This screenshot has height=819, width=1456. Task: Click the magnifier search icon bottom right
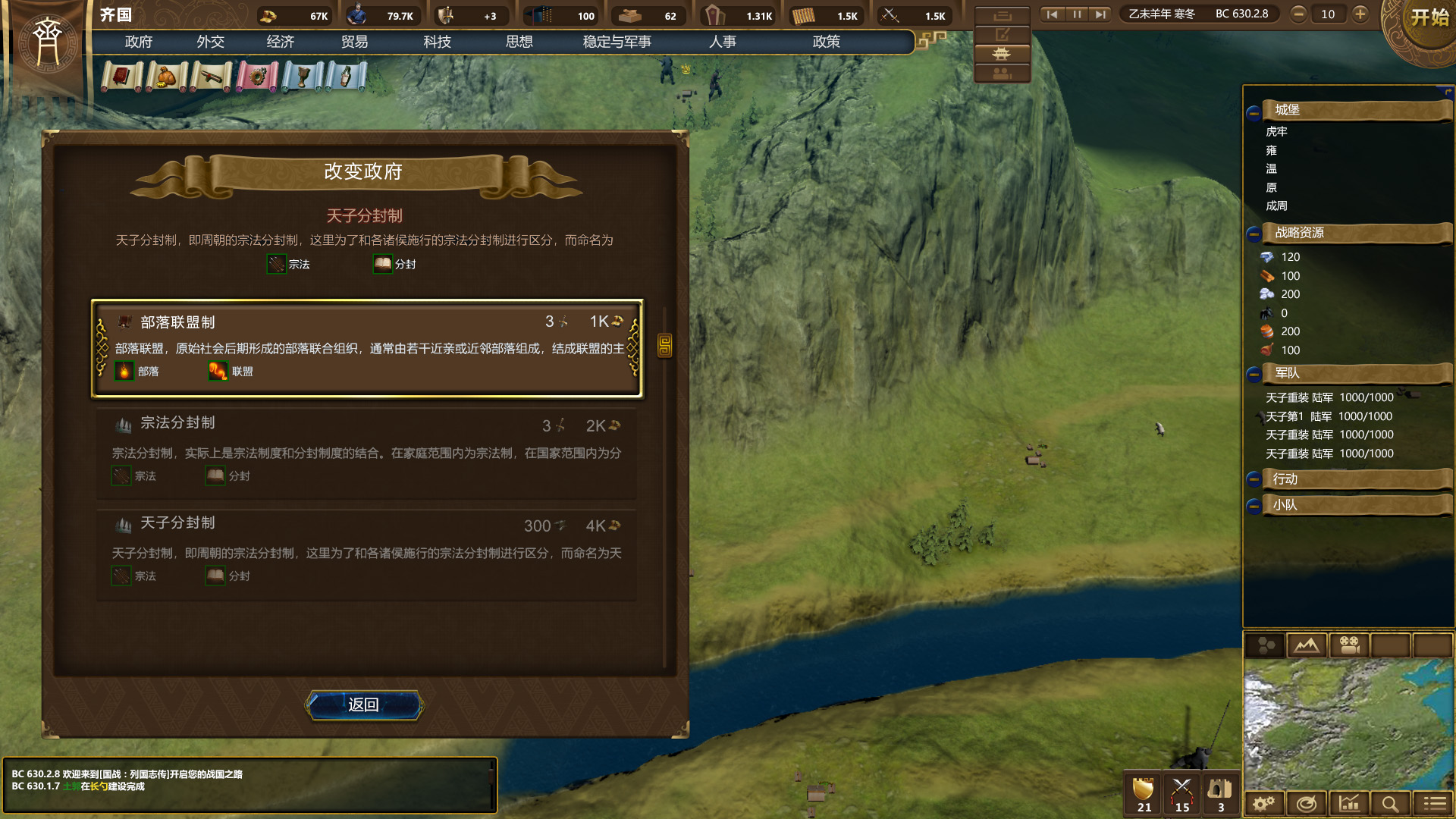point(1391,803)
